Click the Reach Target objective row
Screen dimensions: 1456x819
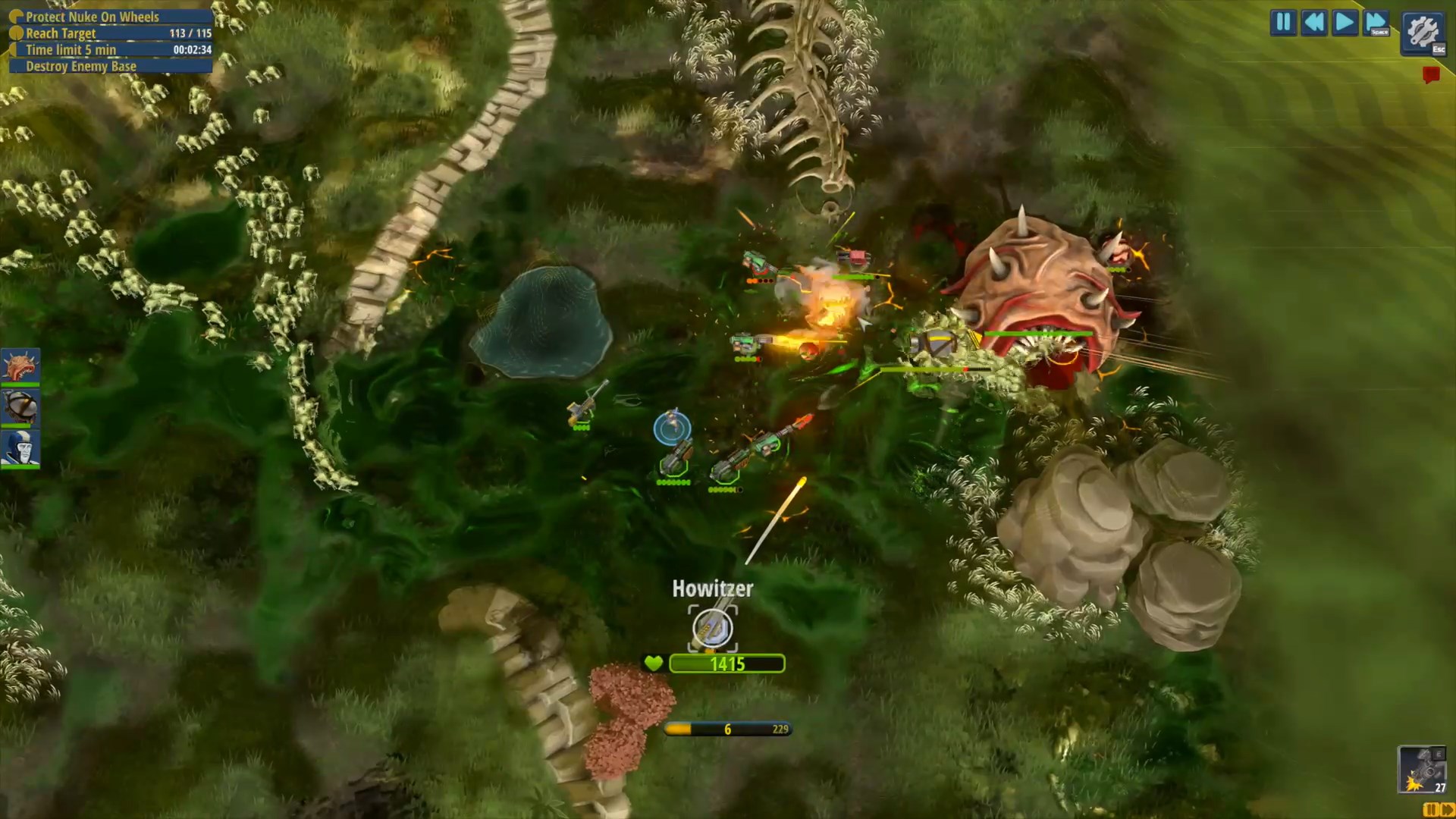tap(110, 33)
